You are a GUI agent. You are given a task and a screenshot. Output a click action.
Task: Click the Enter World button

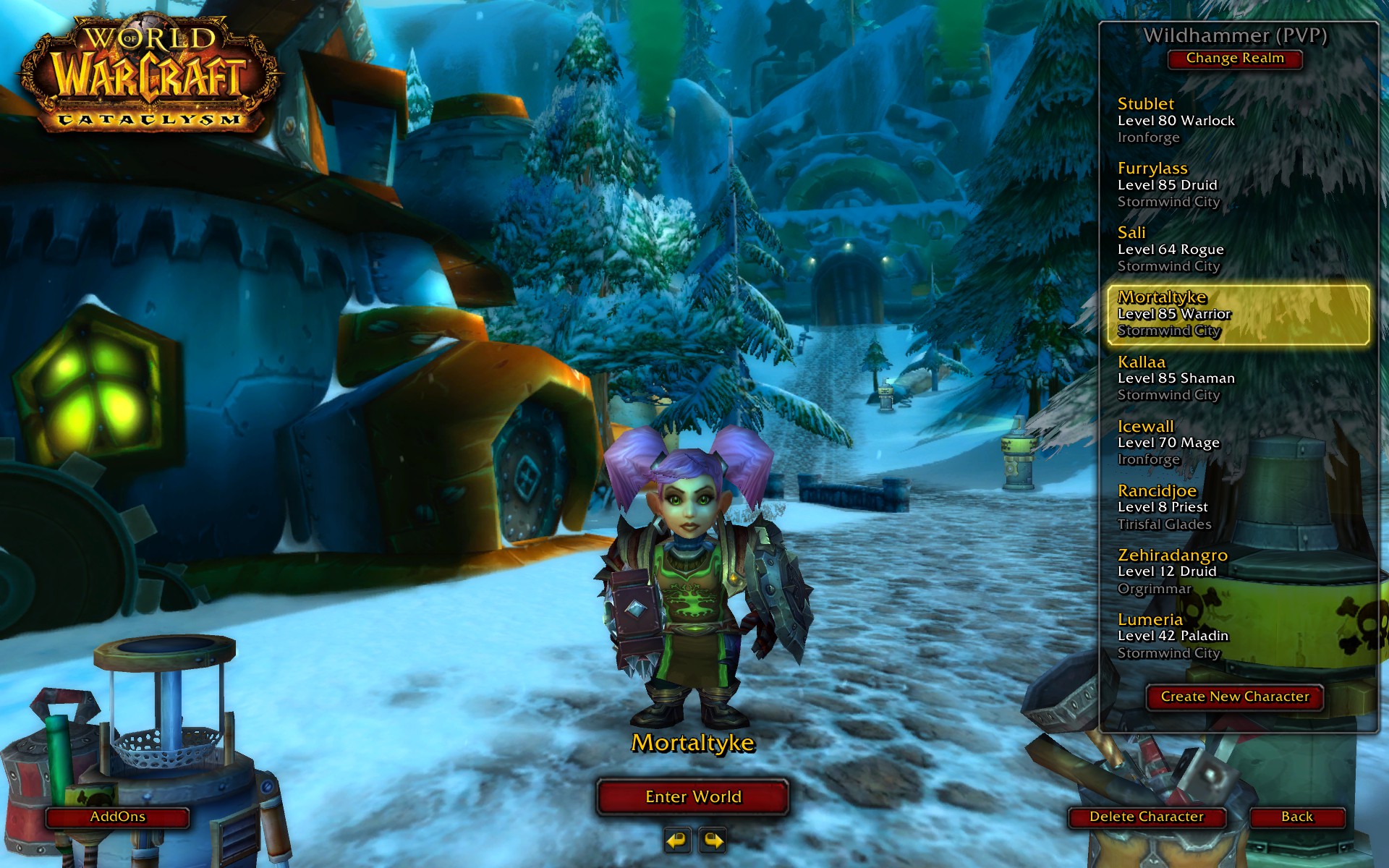click(x=693, y=796)
